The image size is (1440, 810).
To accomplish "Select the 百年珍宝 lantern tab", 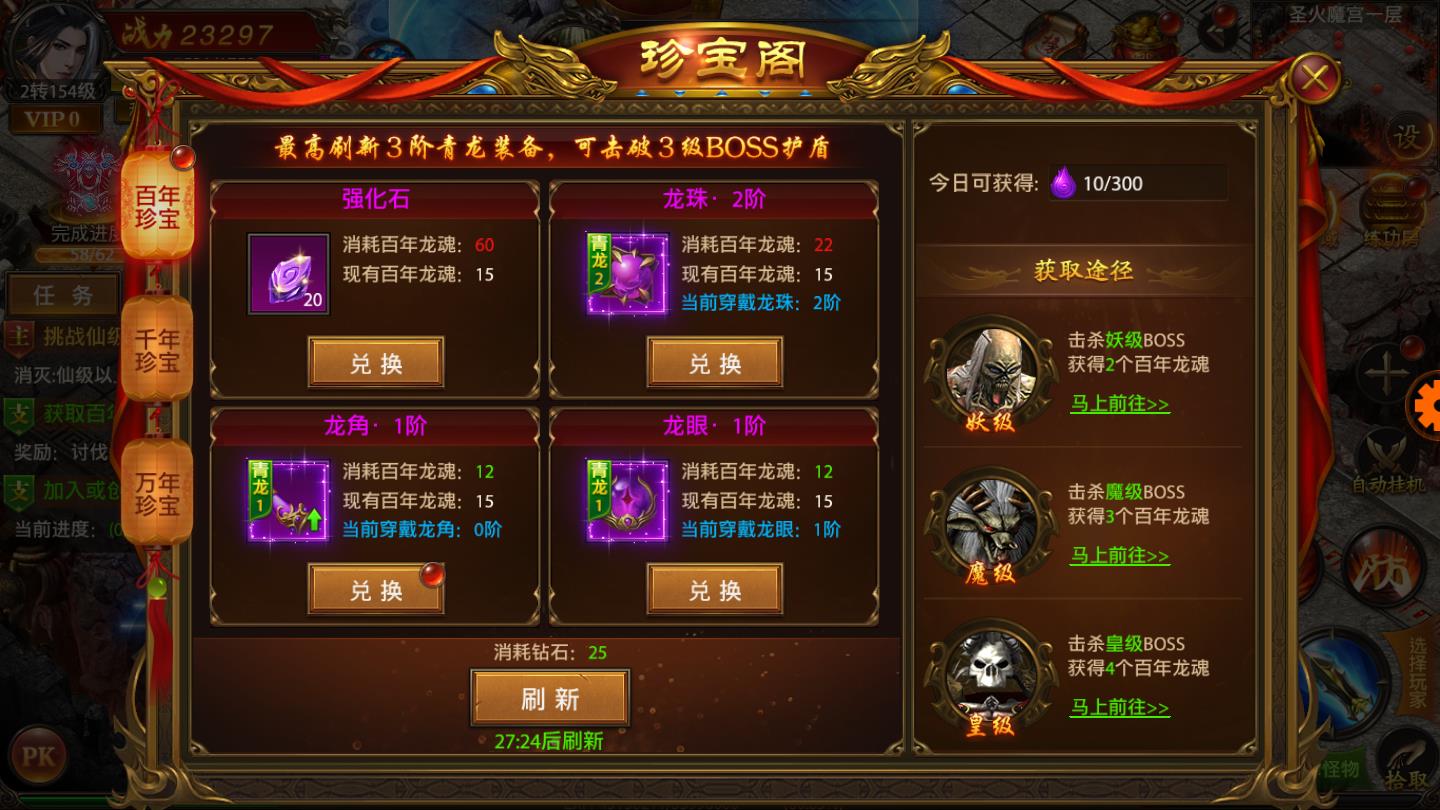I will 156,207.
